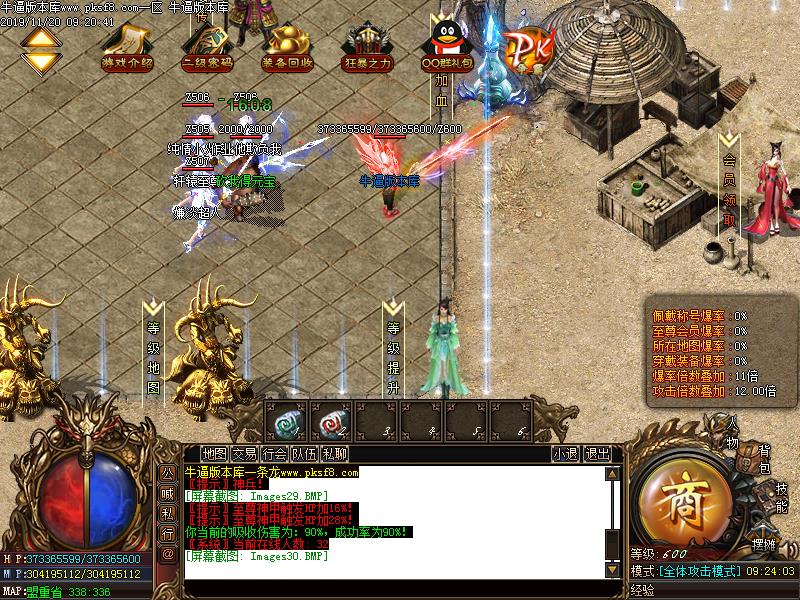The image size is (800, 600).
Task: Open the 行会 guild button
Action: (276, 453)
